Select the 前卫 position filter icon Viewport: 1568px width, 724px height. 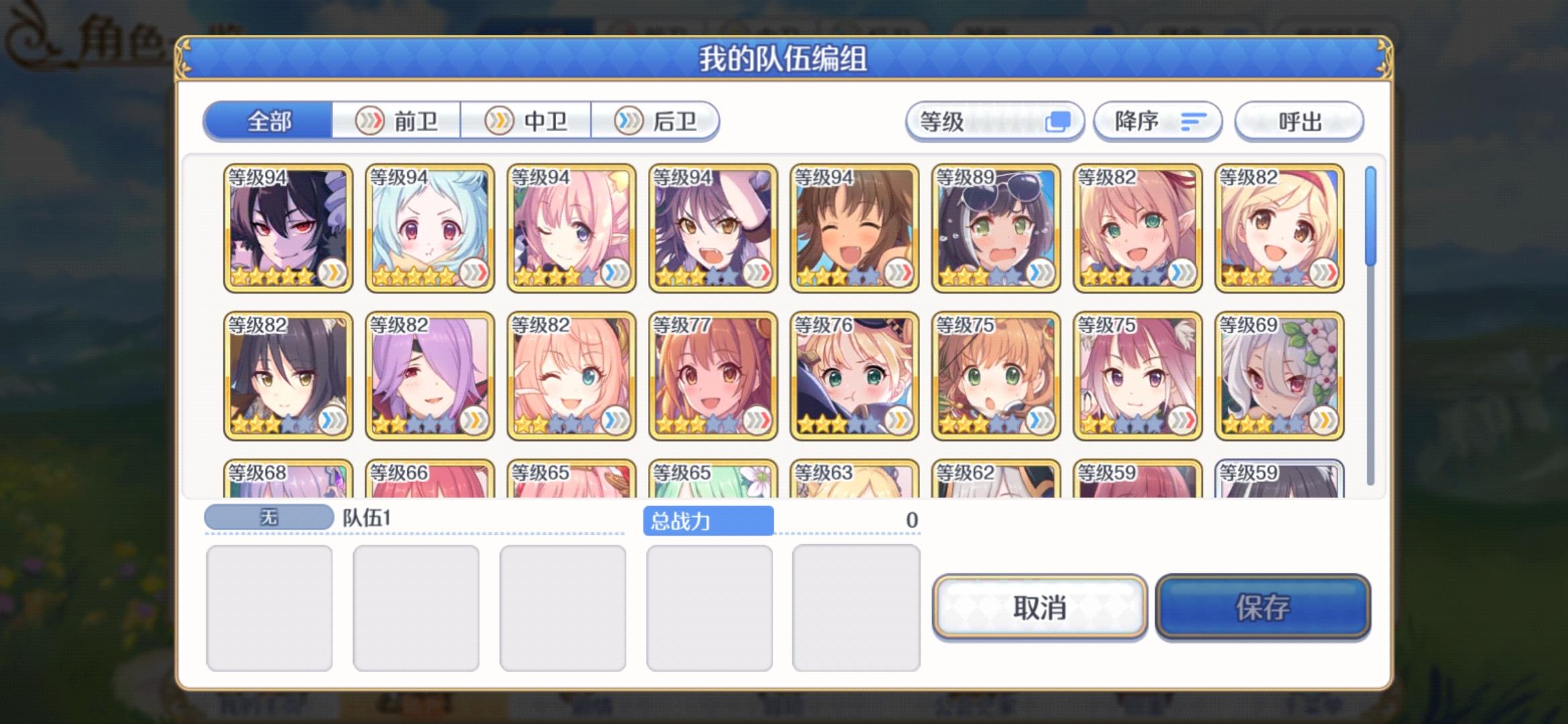371,121
